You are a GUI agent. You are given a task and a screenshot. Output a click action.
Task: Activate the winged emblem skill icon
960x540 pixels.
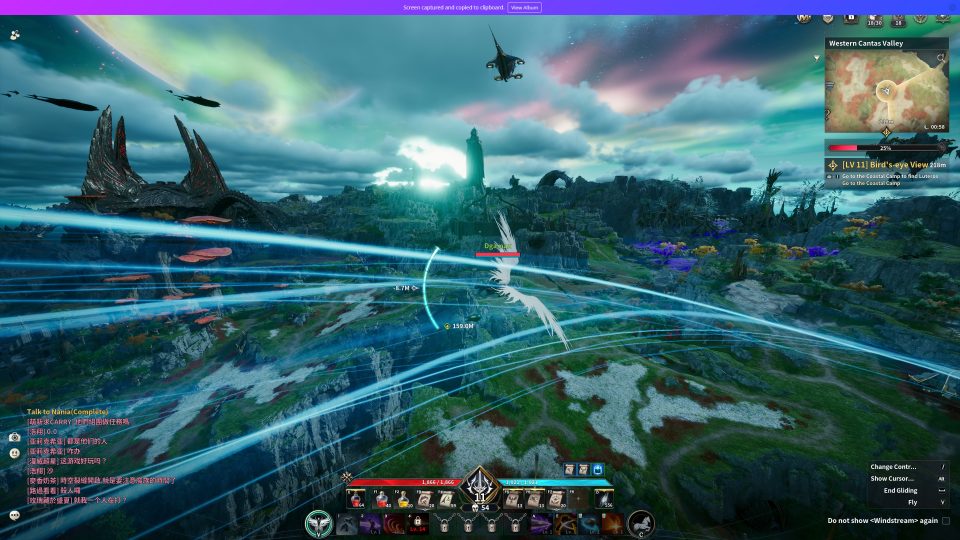[321, 523]
